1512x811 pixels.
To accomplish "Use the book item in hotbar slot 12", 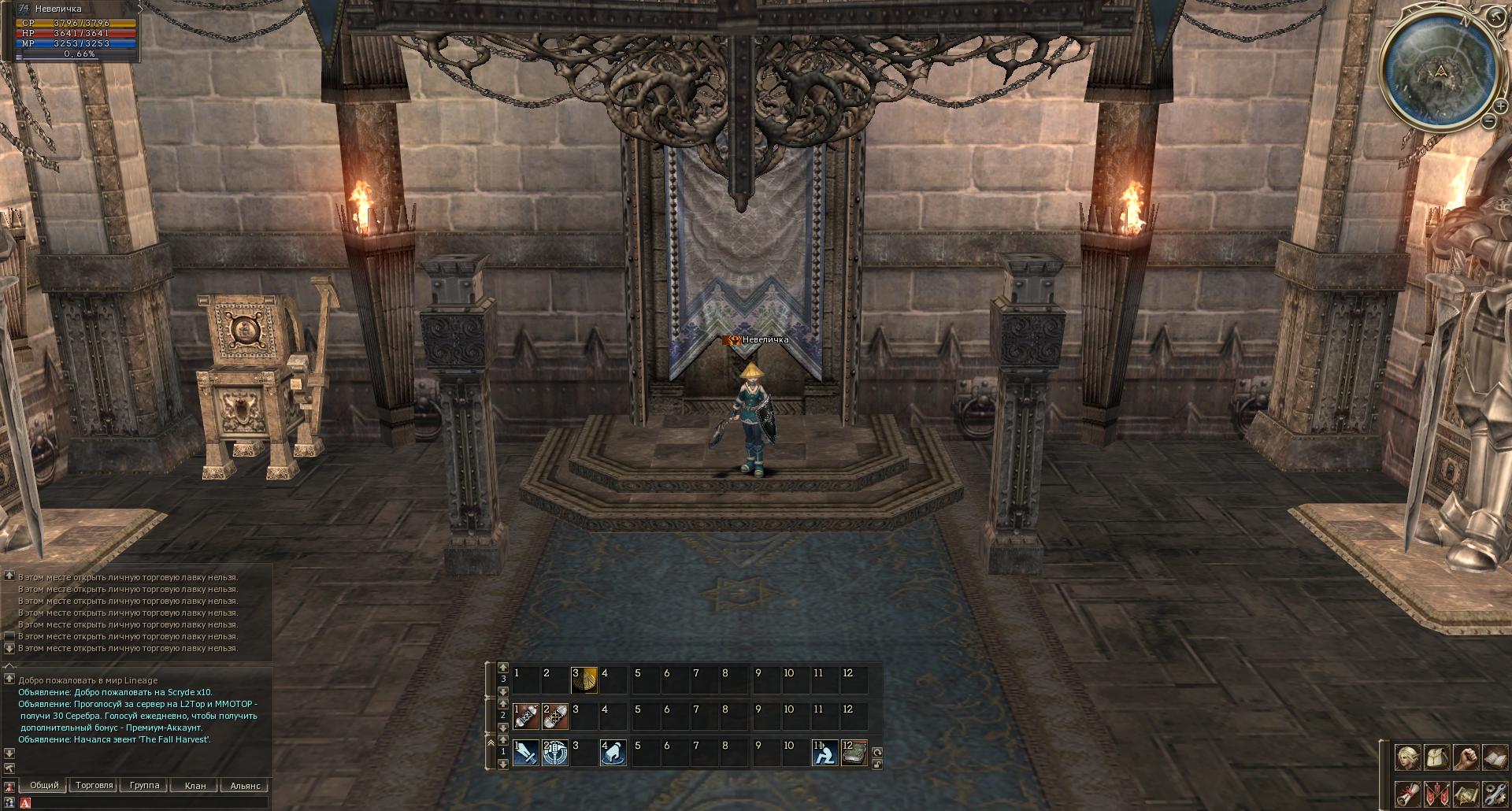I will pos(854,754).
